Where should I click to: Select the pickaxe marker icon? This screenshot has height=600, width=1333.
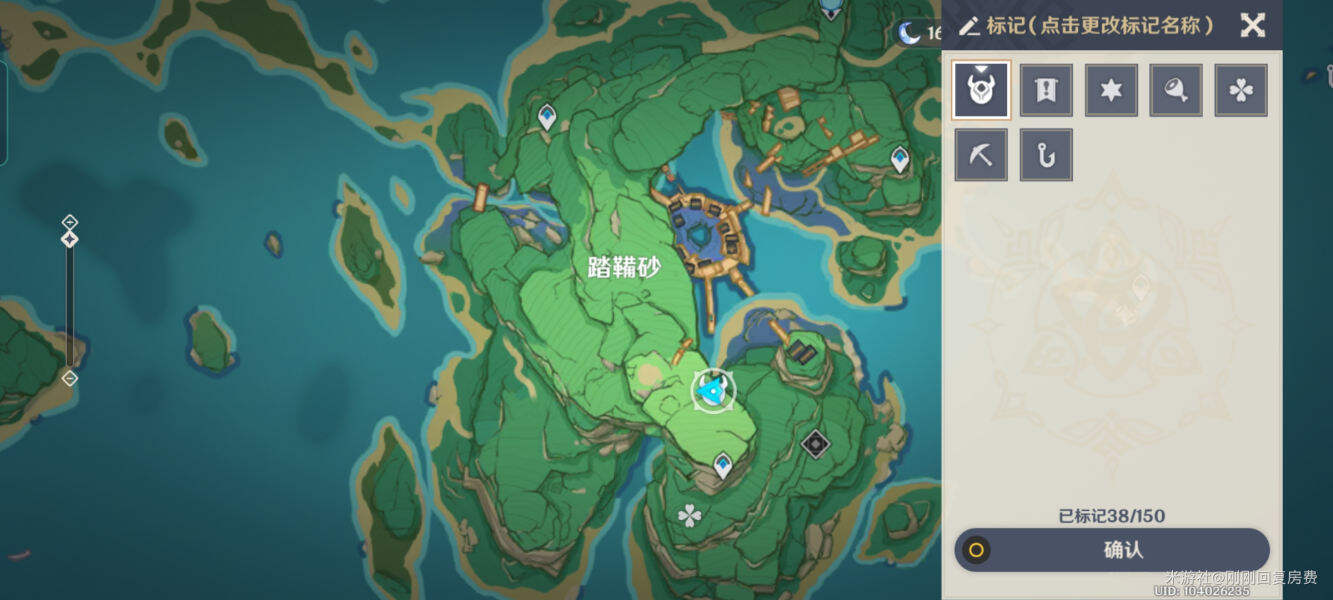tap(981, 155)
